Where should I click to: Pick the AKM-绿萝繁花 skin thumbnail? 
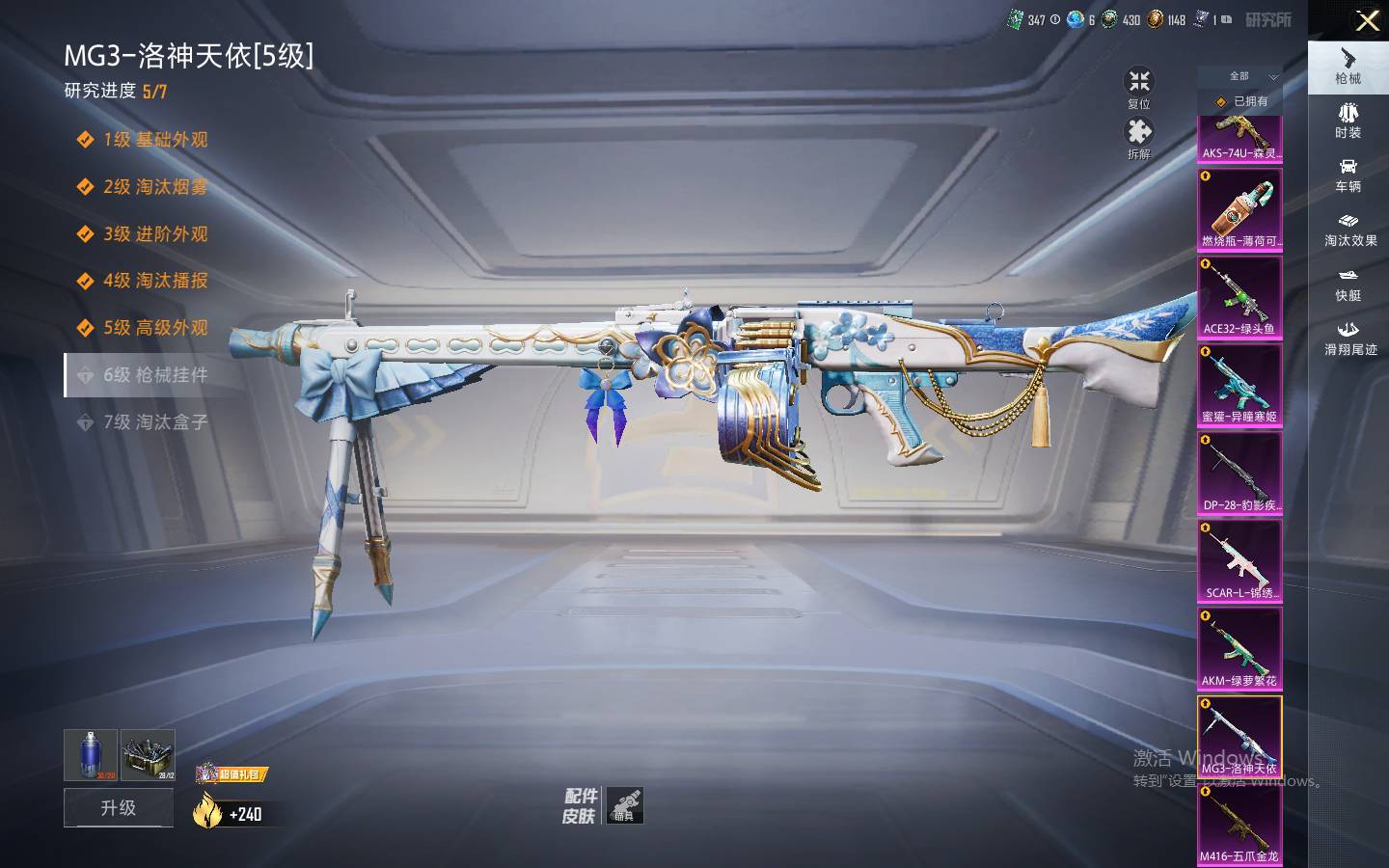coord(1239,649)
